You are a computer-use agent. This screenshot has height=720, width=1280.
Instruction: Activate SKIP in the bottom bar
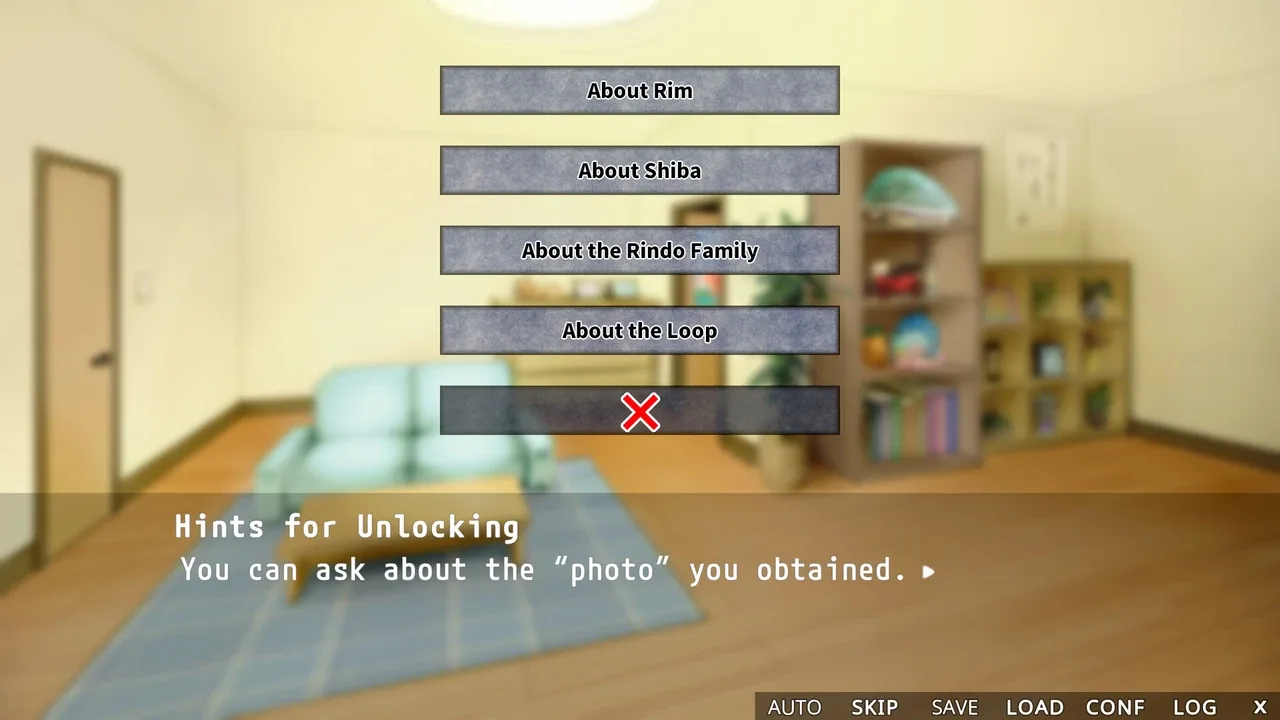tap(874, 707)
